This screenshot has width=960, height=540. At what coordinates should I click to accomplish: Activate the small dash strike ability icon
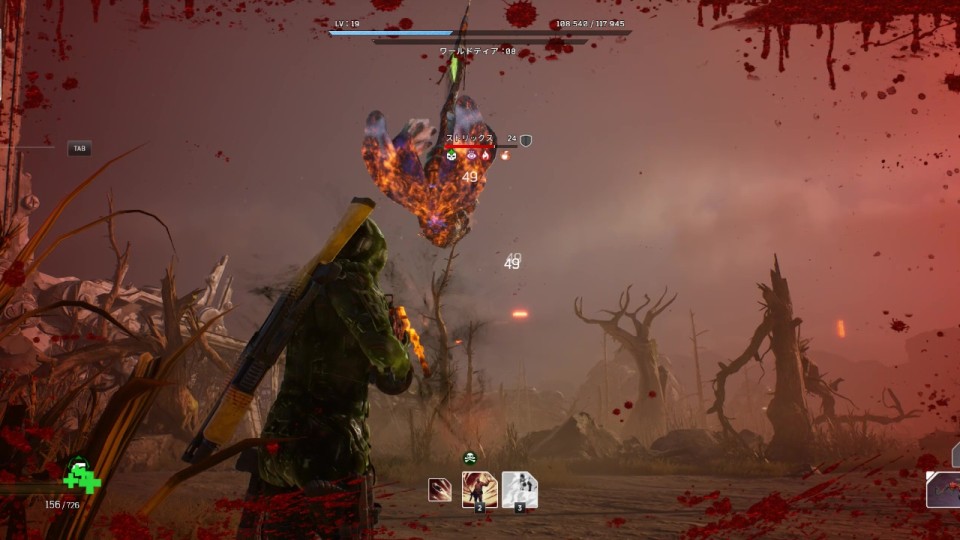(439, 490)
